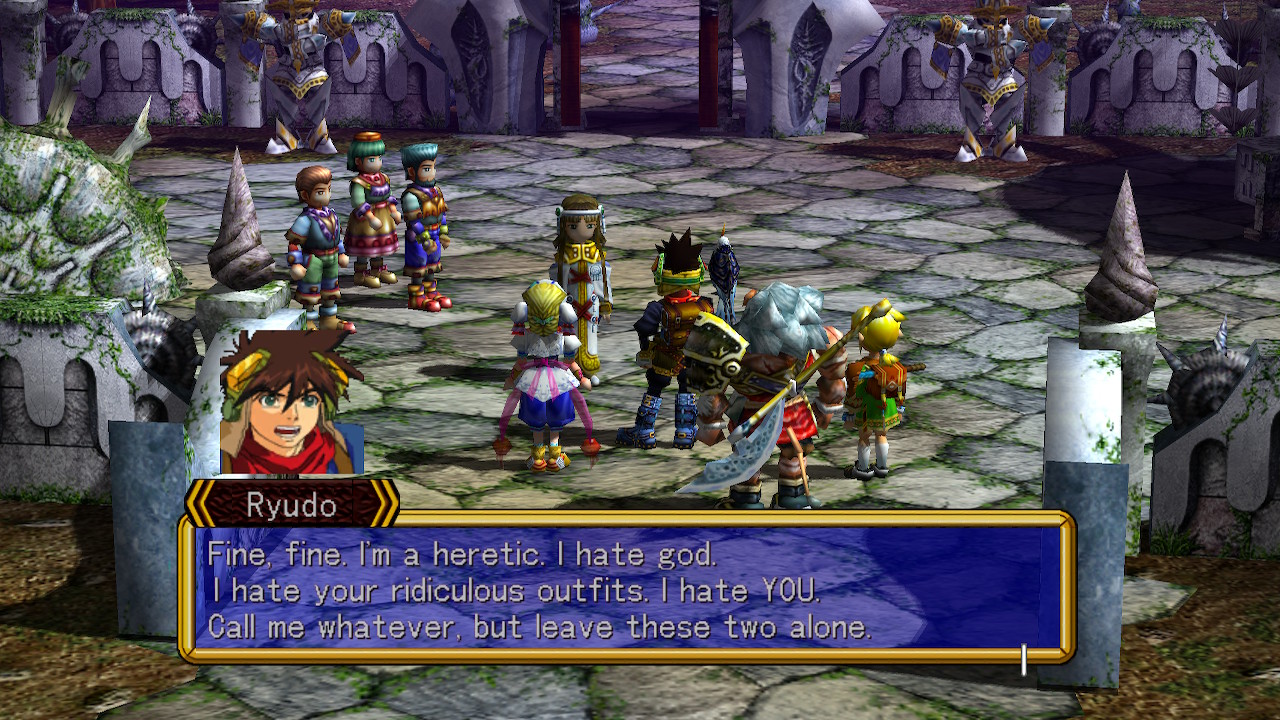This screenshot has width=1280, height=720.
Task: Advance Ryudo's blue dialogue text box
Action: coord(627,586)
